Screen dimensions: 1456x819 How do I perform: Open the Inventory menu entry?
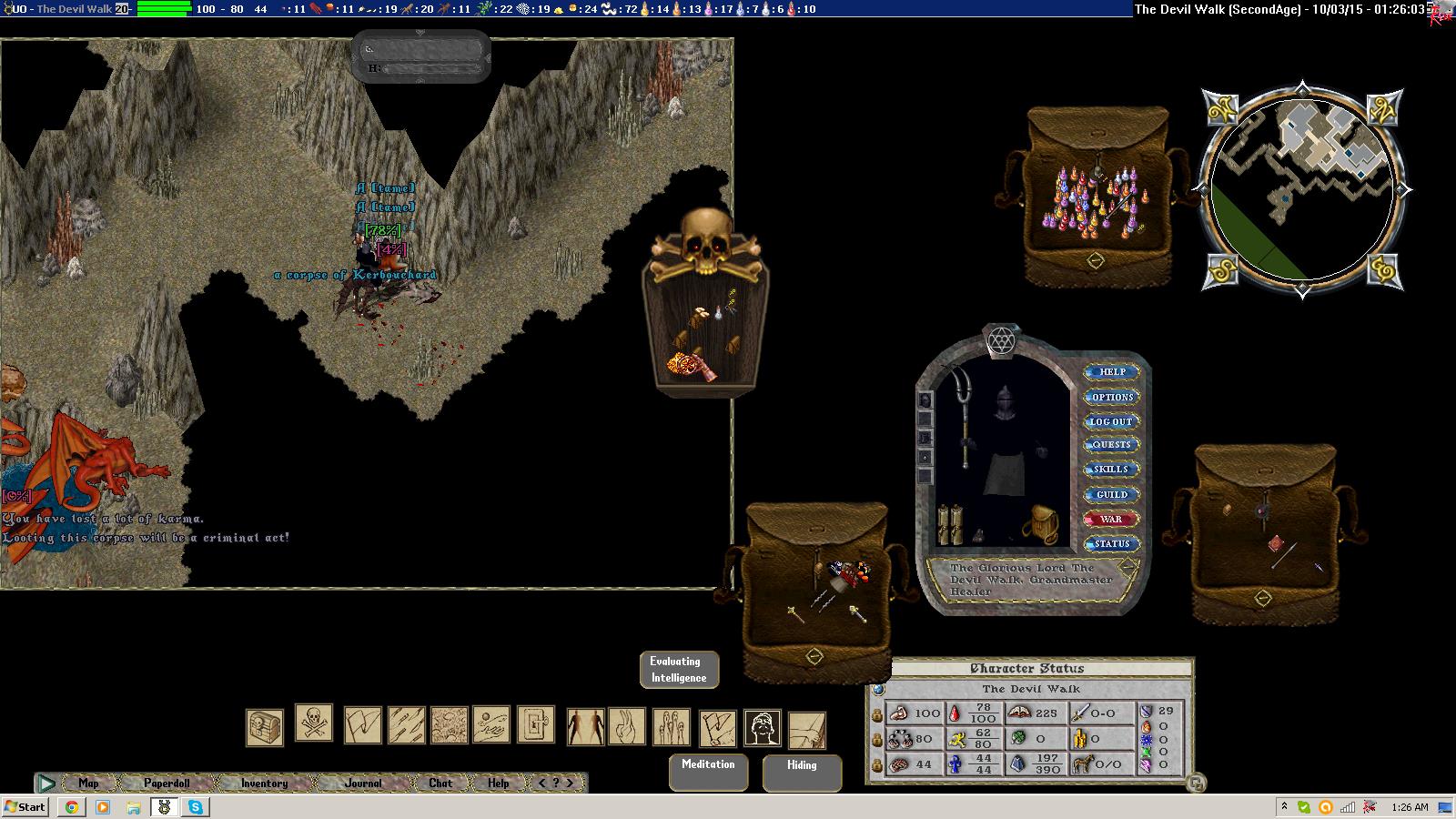(264, 783)
